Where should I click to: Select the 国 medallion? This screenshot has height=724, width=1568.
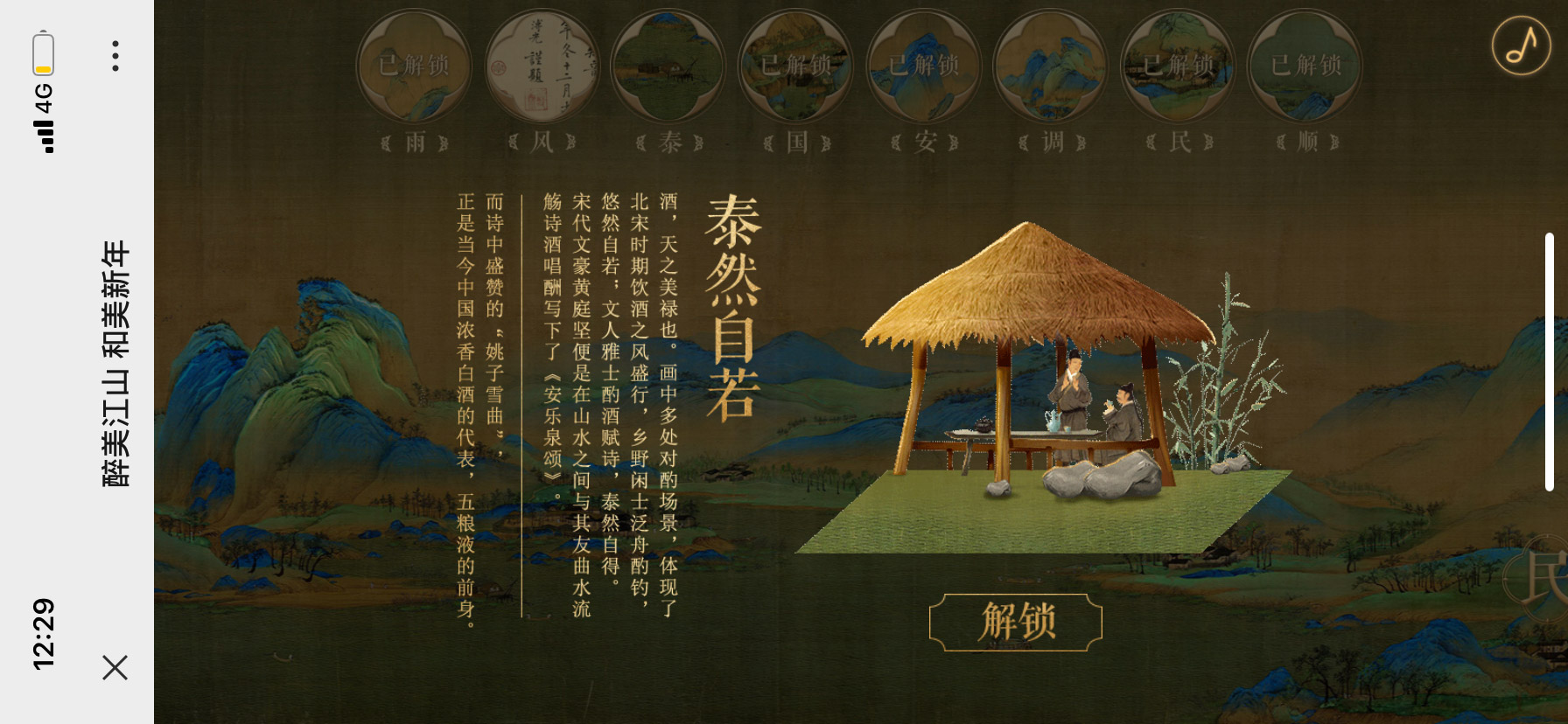pyautogui.click(x=796, y=66)
